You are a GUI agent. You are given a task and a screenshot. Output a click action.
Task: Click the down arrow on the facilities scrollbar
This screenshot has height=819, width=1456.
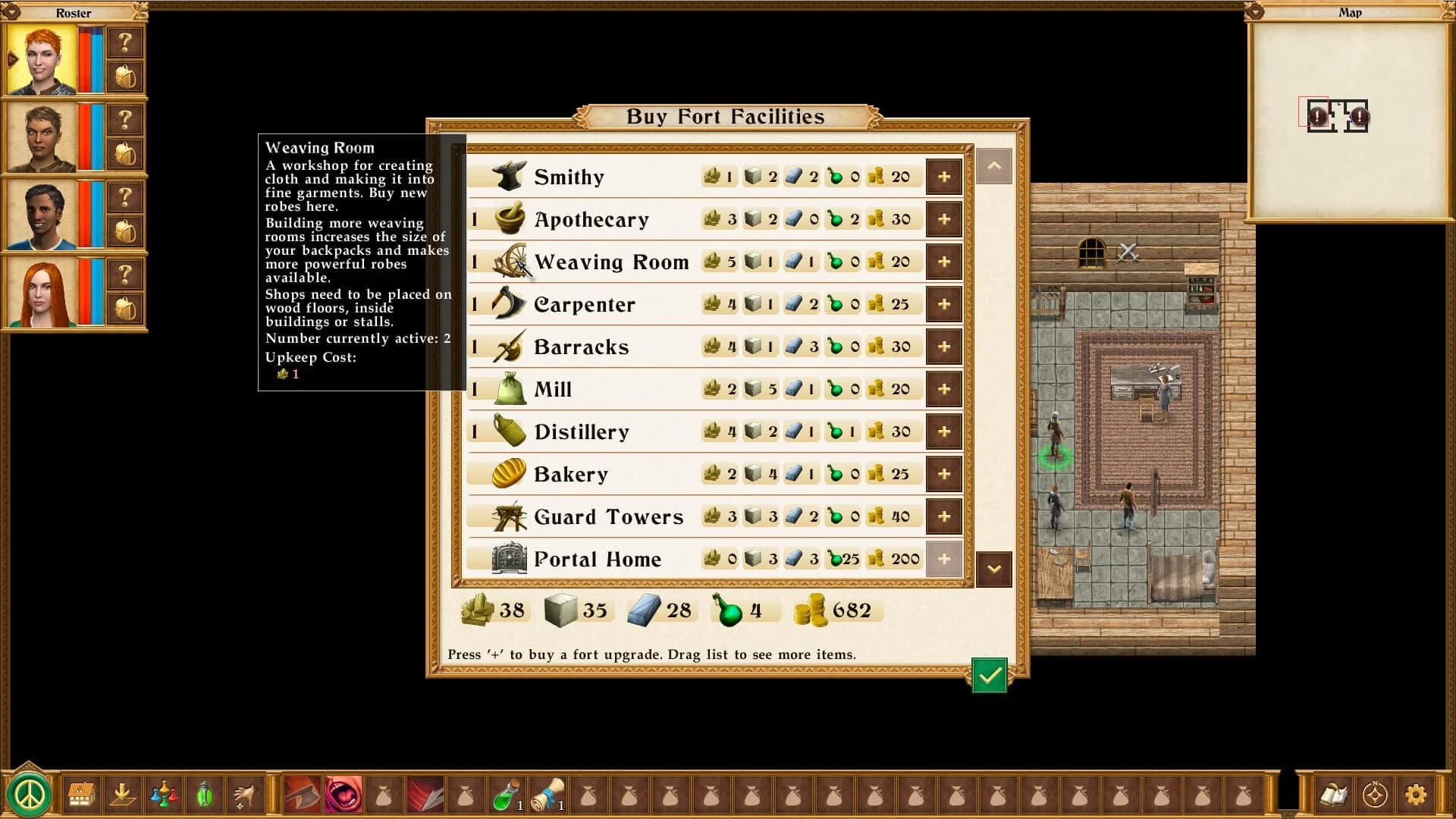click(x=994, y=570)
